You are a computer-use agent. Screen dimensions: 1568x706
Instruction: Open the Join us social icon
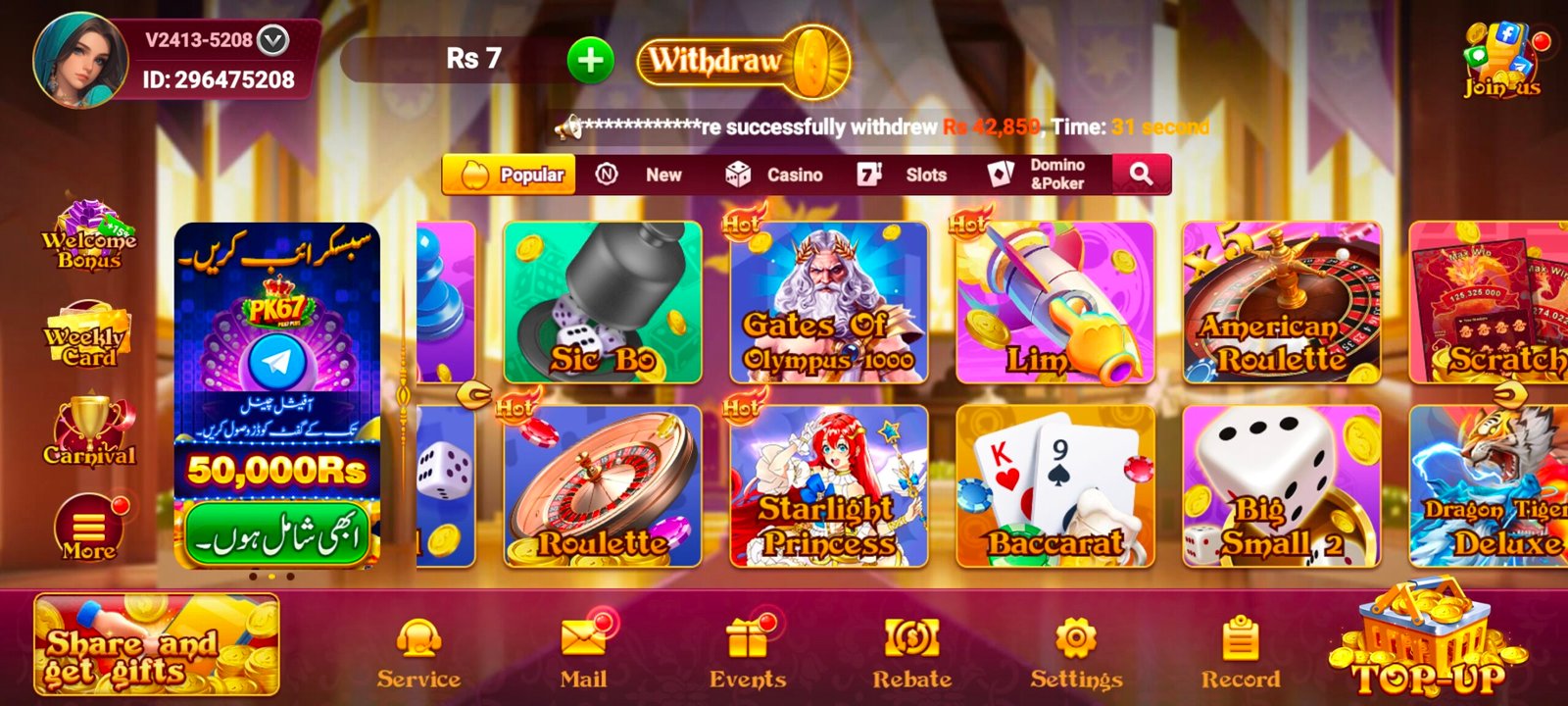(1501, 61)
